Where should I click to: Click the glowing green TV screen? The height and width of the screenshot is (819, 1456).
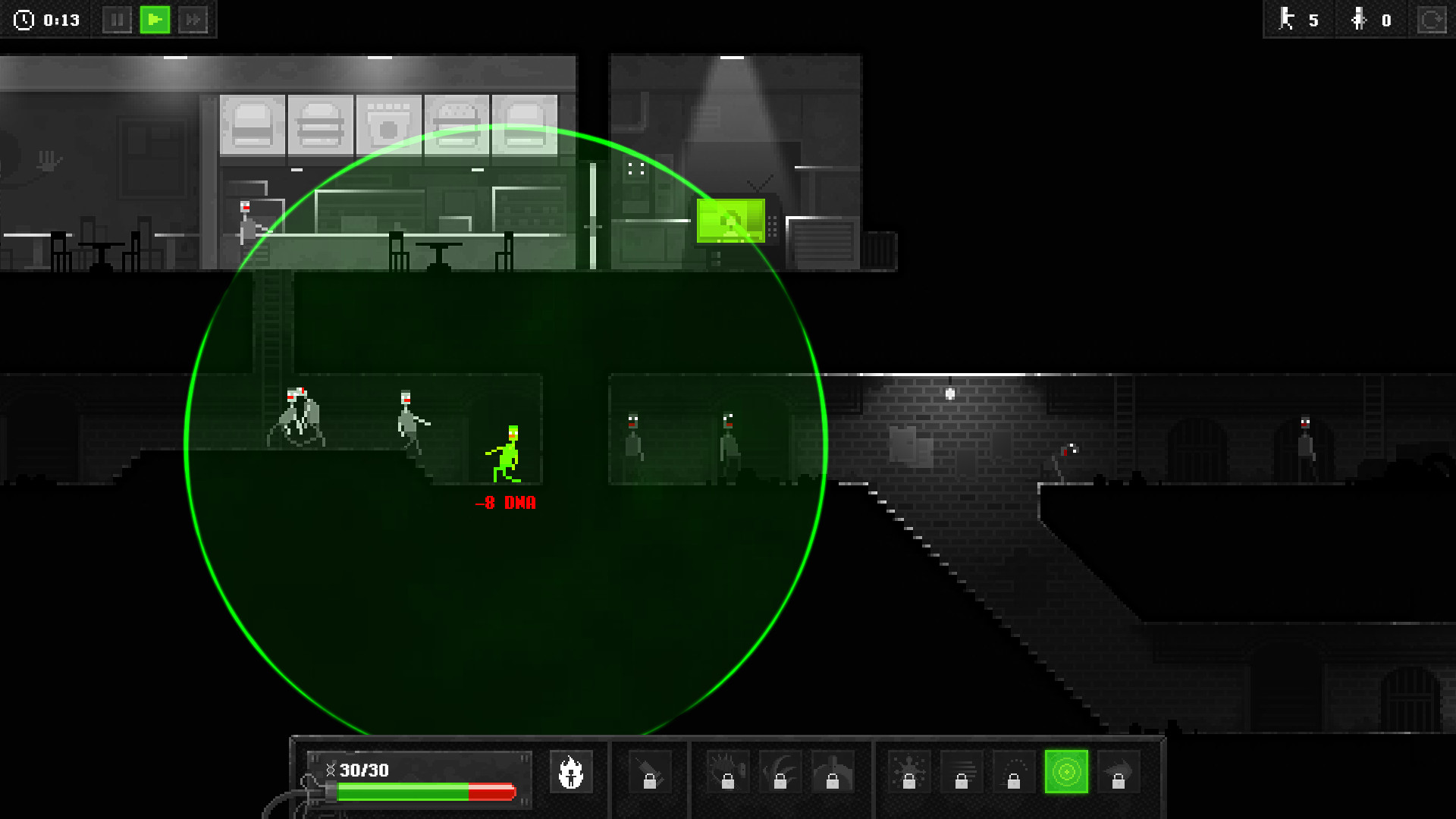[x=730, y=221]
